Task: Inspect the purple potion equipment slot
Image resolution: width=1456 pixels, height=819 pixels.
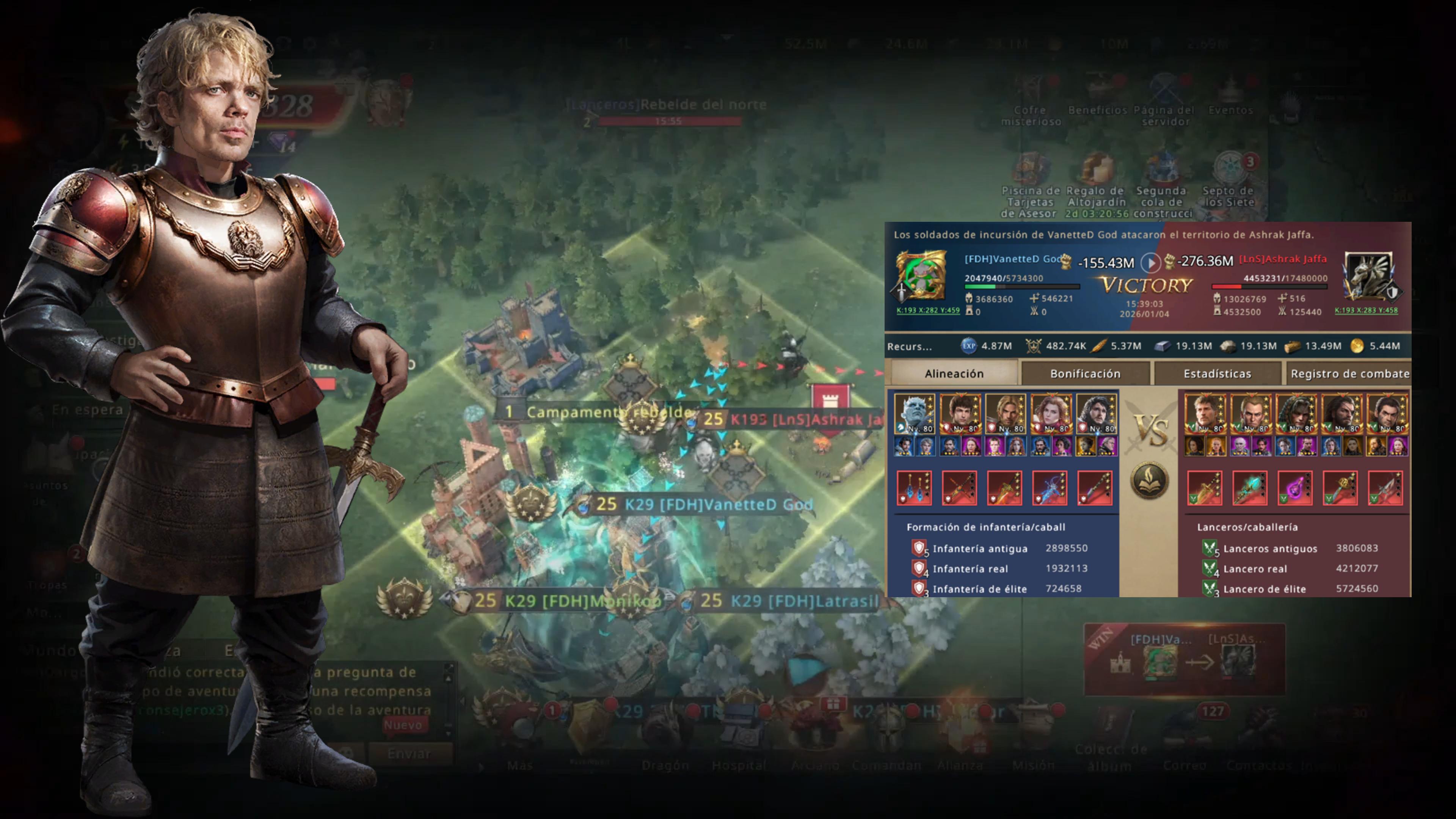Action: click(x=1294, y=488)
